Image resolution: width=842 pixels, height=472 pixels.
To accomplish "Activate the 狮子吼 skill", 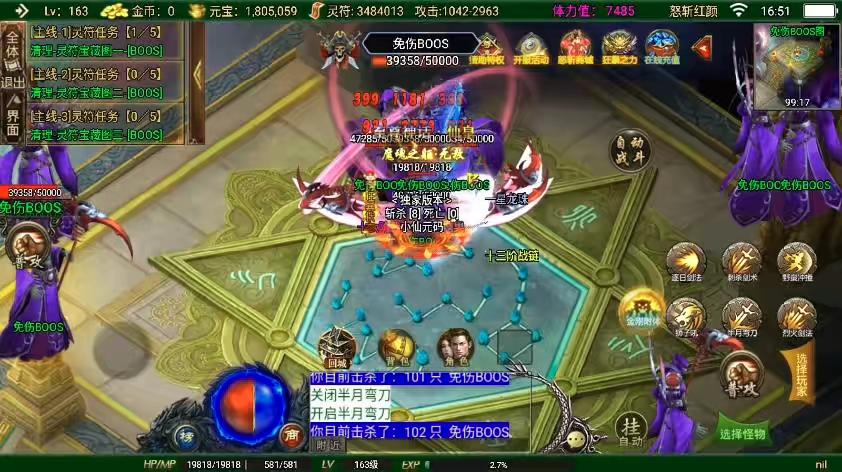I will pos(686,317).
